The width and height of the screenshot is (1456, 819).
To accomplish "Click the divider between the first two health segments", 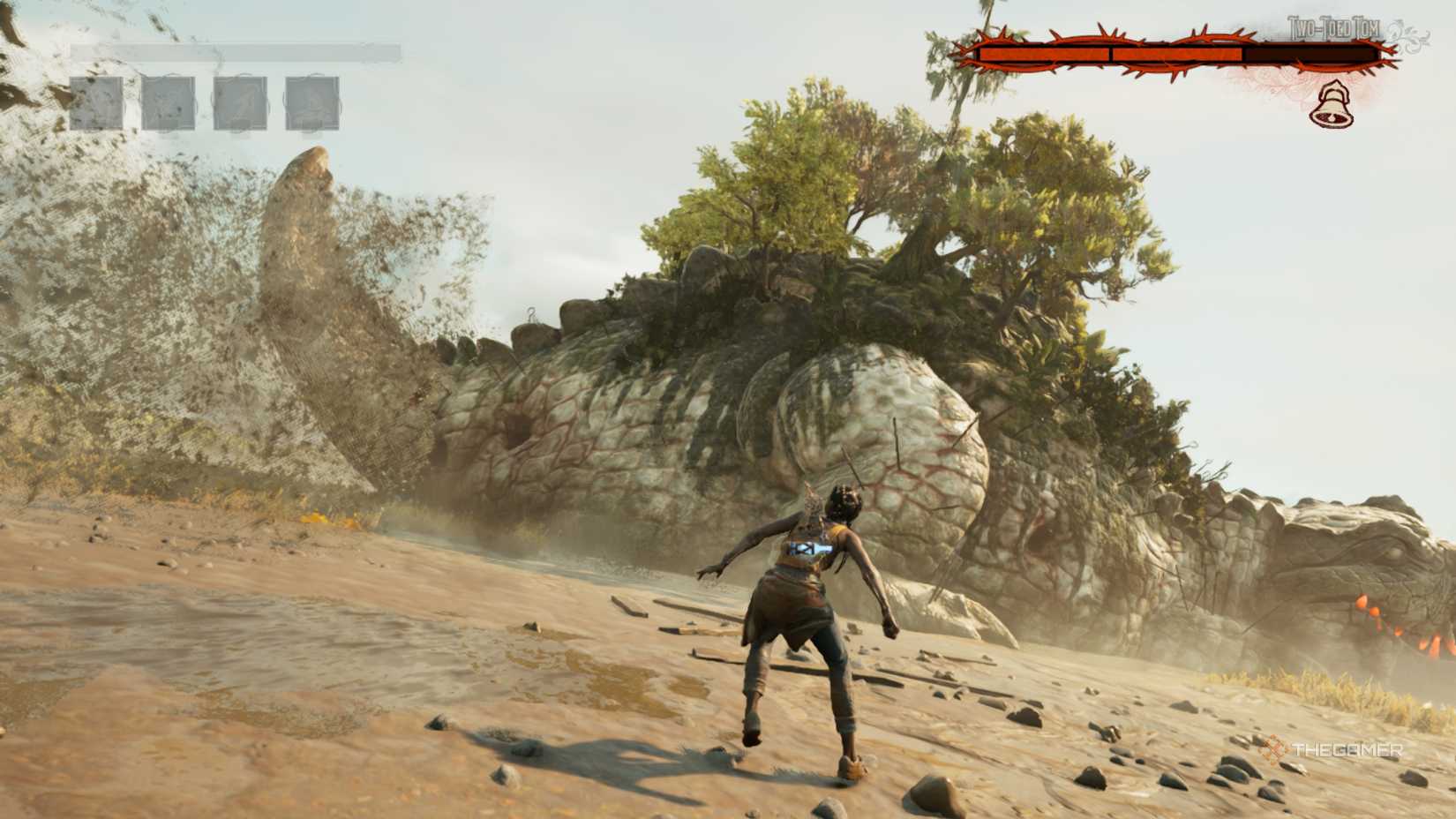I will [1112, 54].
